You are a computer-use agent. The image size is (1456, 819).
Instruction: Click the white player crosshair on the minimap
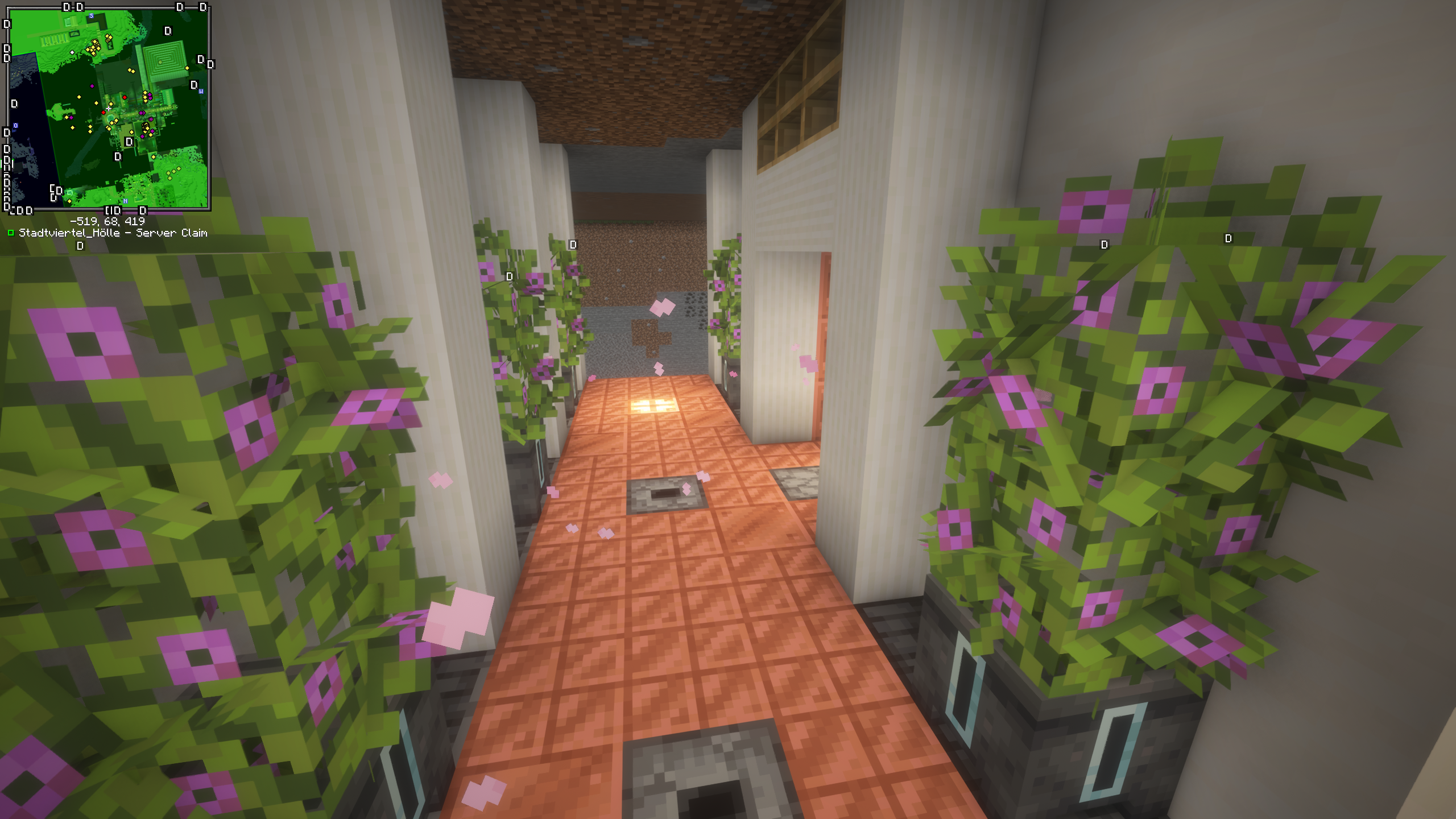[109, 108]
